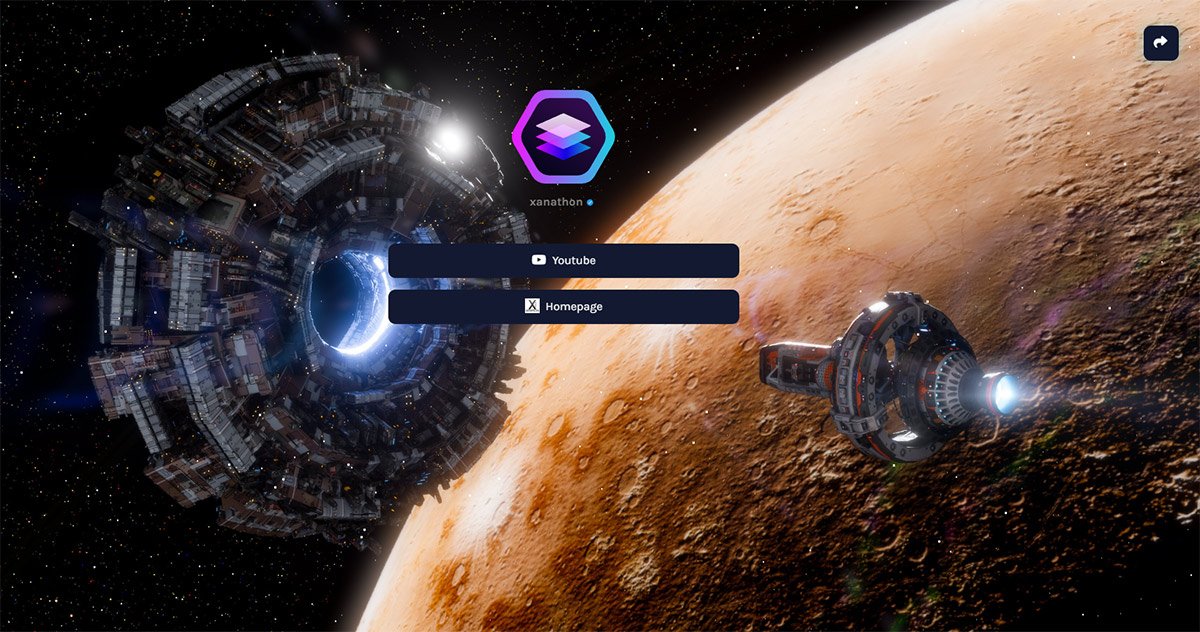Click the share arrow button
1200x632 pixels.
point(1161,43)
